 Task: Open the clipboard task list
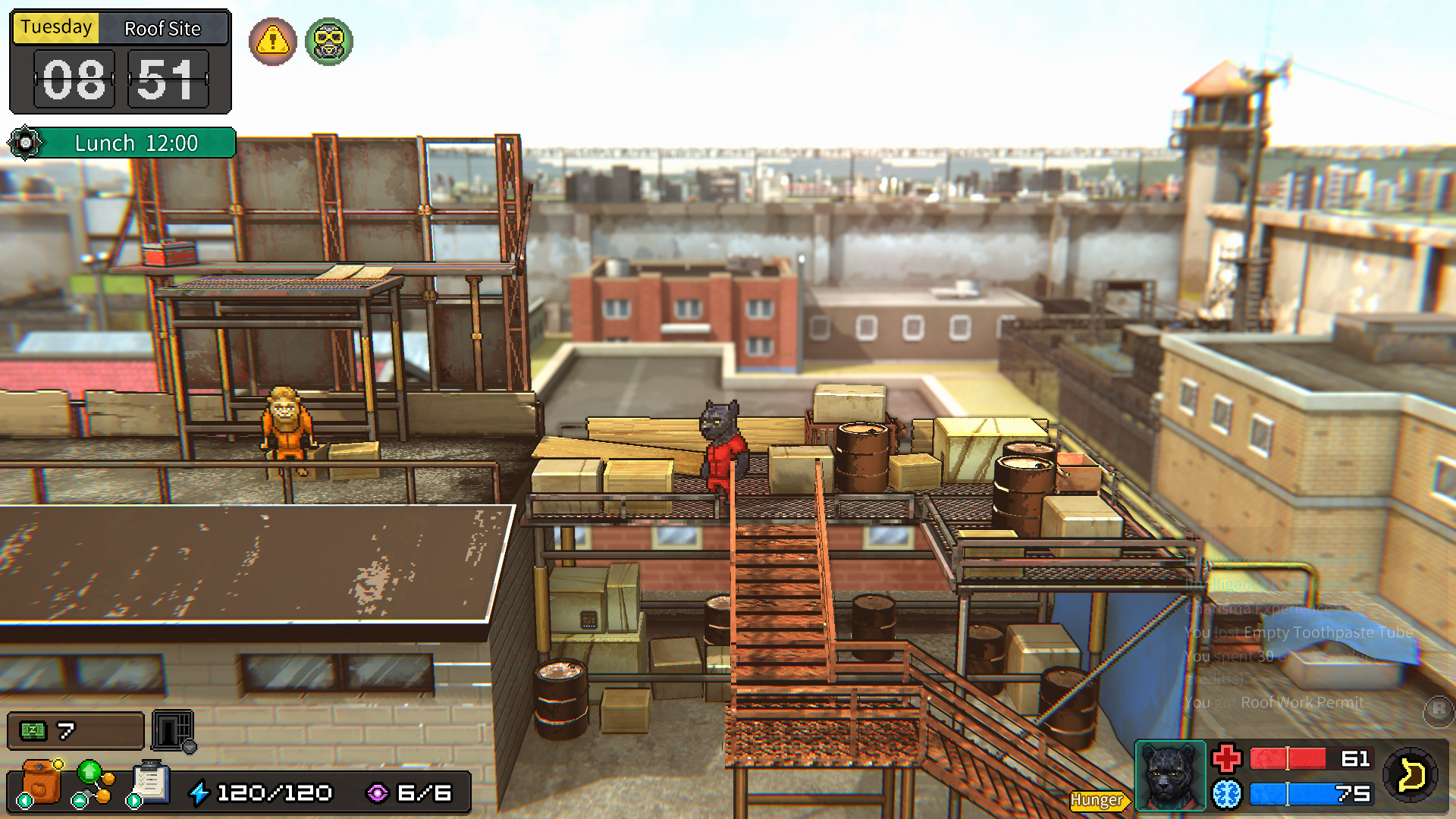click(150, 782)
